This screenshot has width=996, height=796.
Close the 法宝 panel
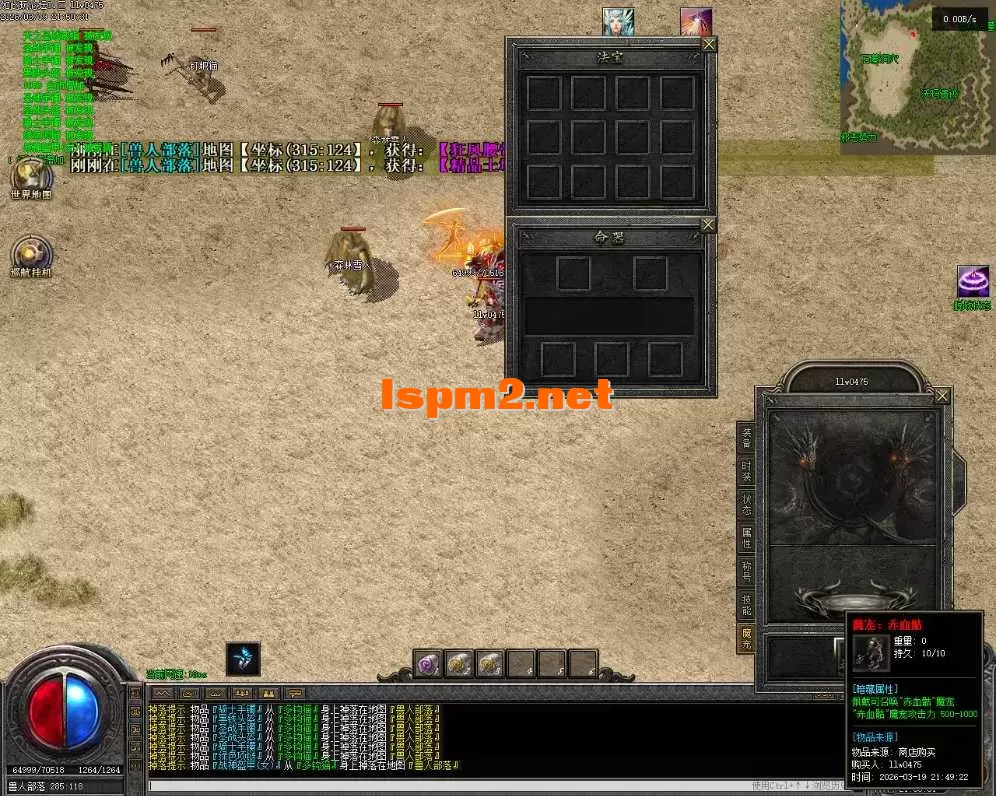coord(709,44)
